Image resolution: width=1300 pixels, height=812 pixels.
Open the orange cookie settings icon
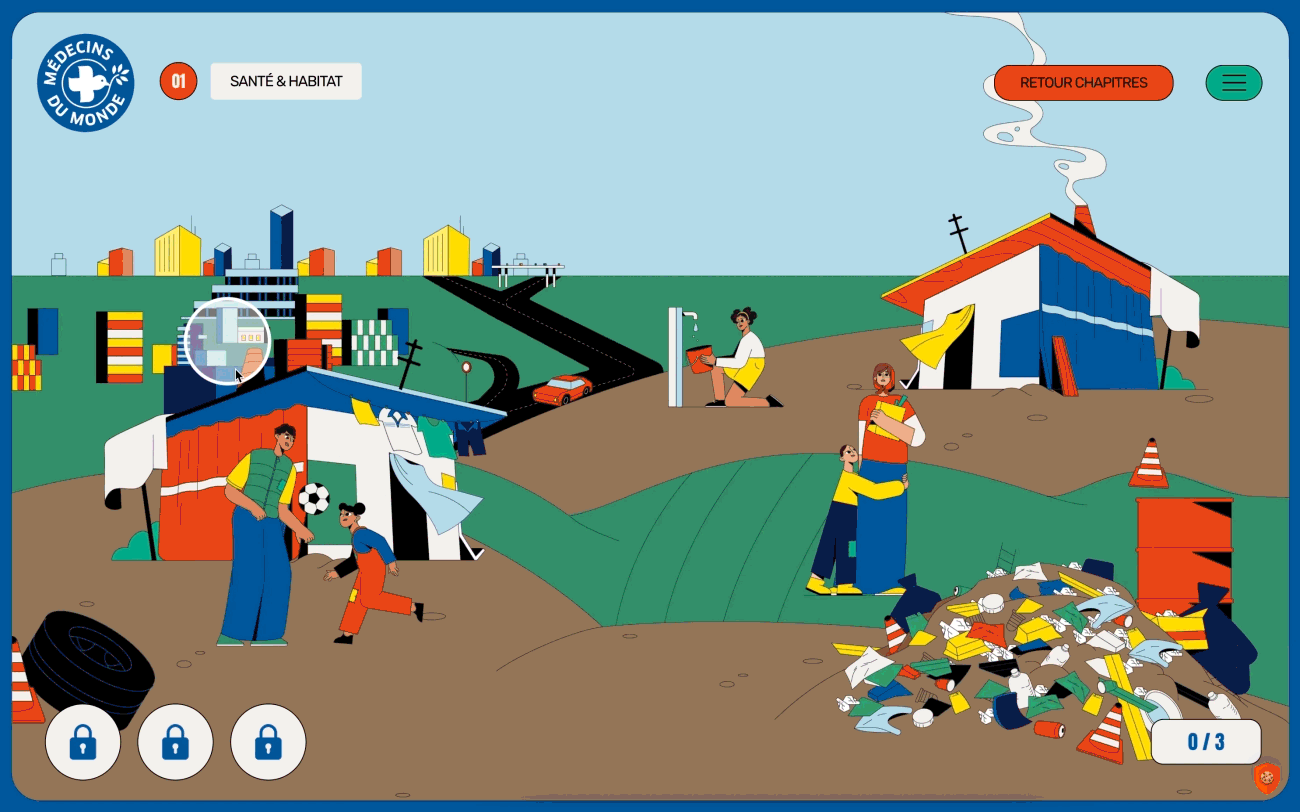coord(1266,776)
